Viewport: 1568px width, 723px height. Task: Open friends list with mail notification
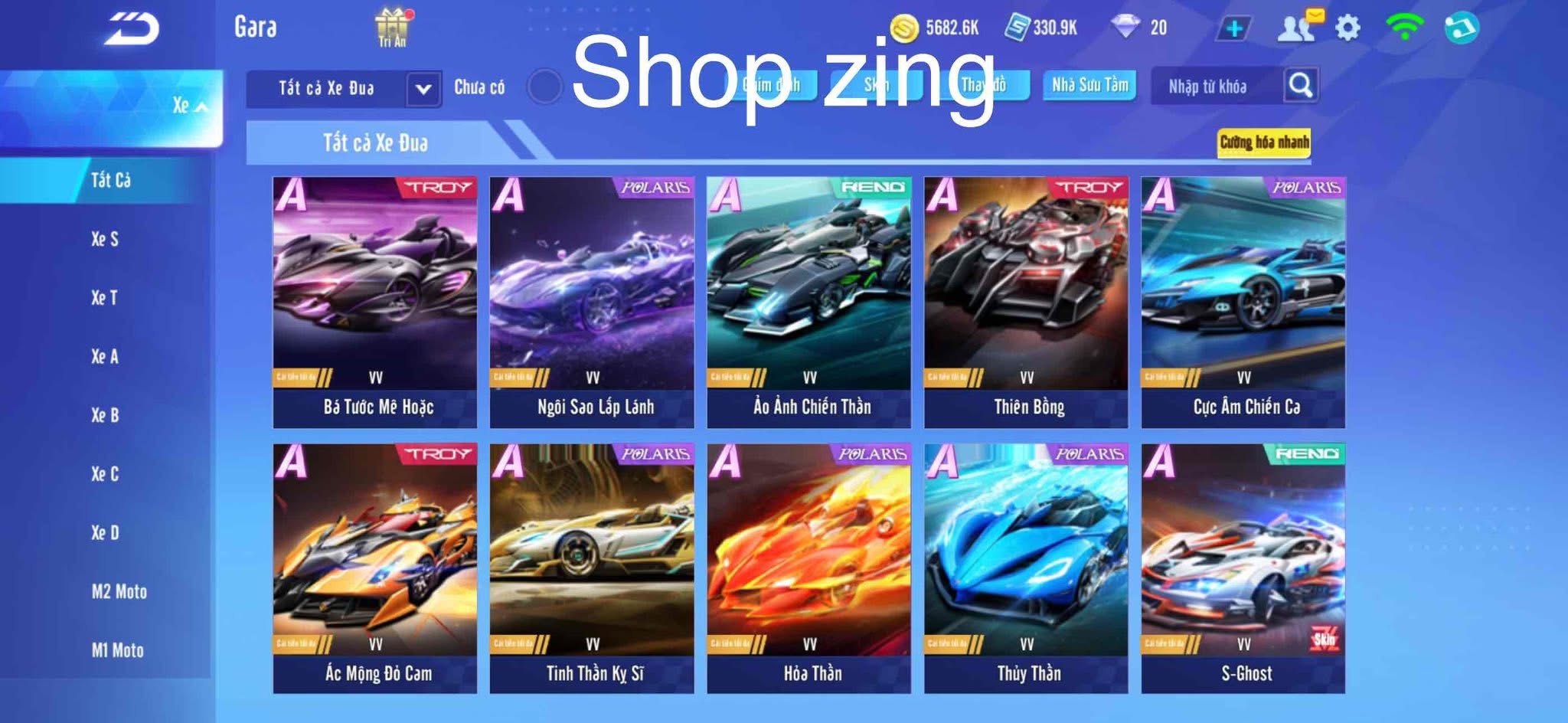1298,26
